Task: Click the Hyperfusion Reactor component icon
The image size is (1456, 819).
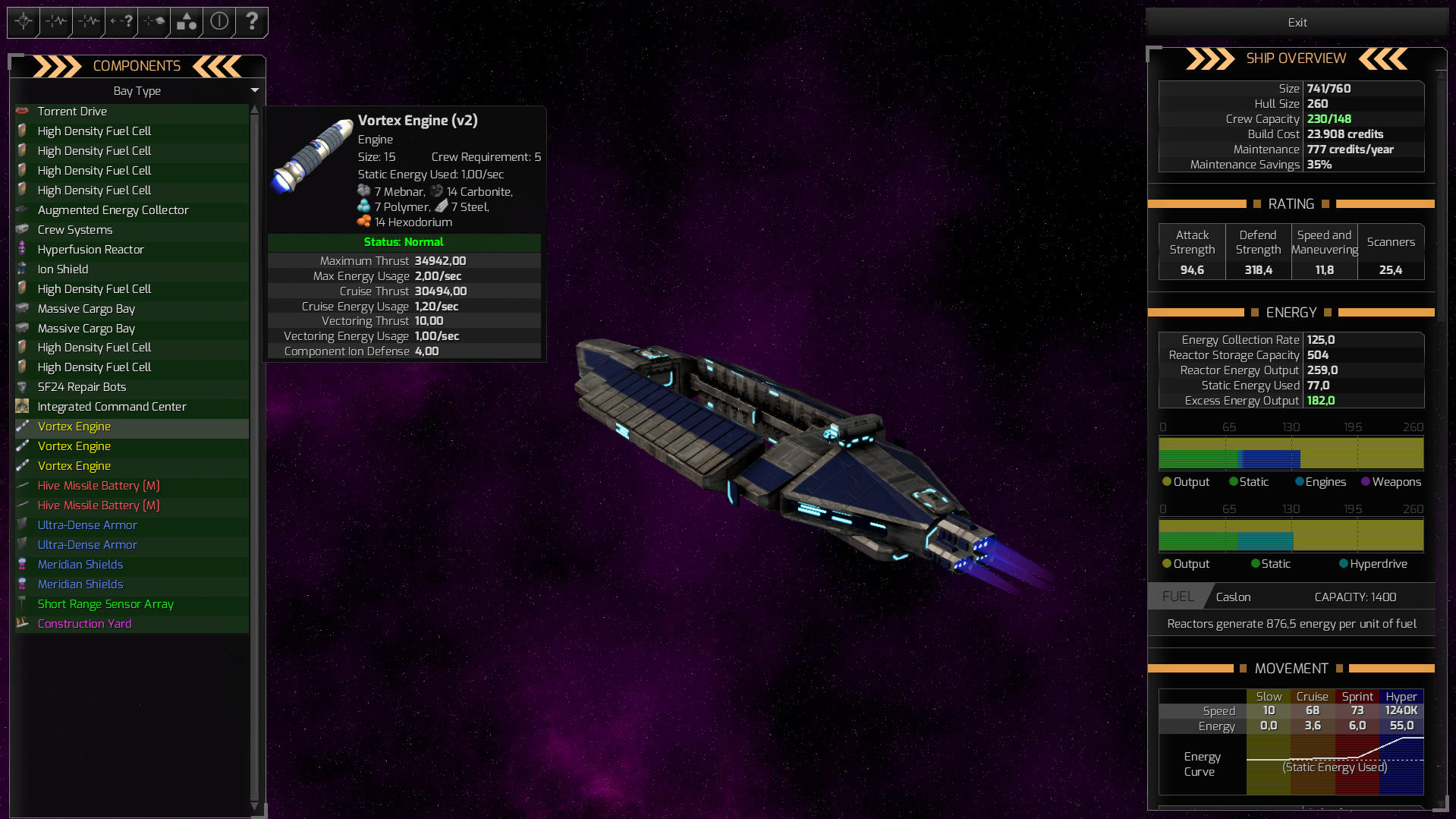Action: [24, 249]
